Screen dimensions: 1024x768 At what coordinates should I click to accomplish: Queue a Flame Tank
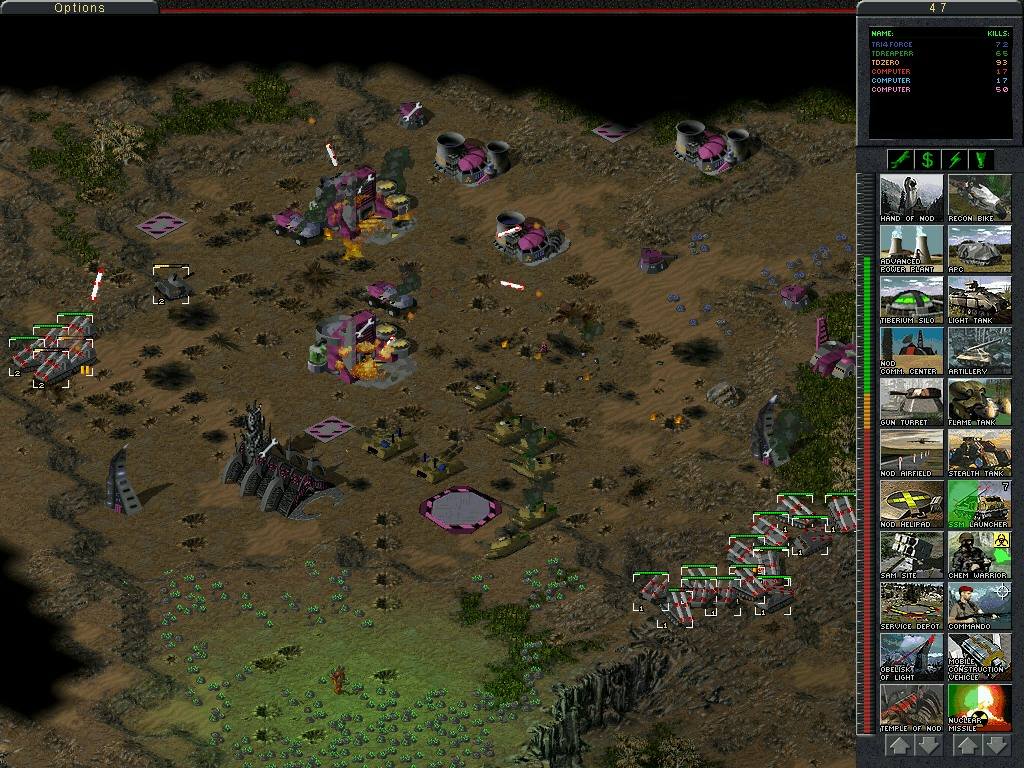(979, 401)
